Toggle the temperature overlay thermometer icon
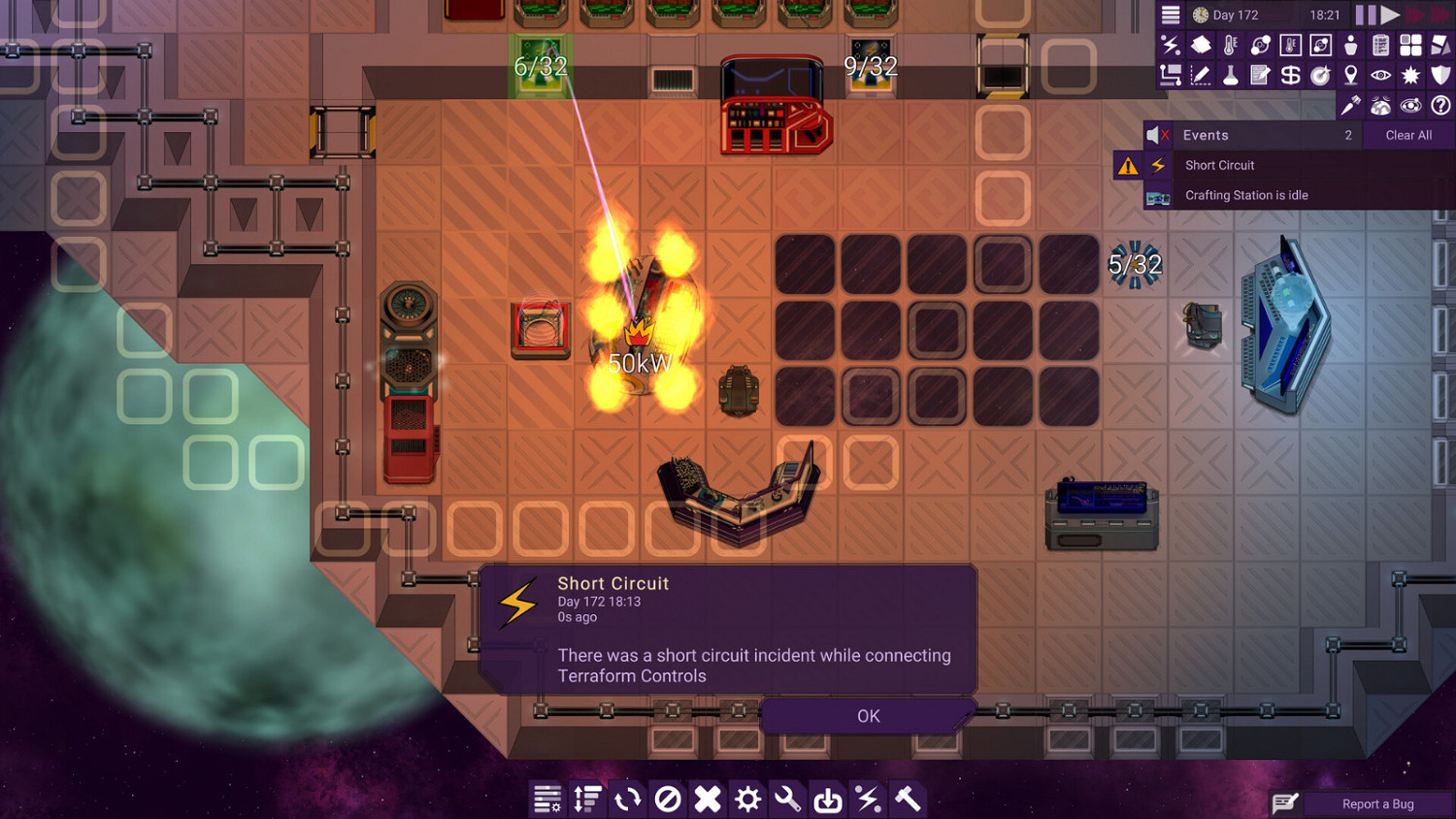The width and height of the screenshot is (1456, 819). [x=1229, y=45]
